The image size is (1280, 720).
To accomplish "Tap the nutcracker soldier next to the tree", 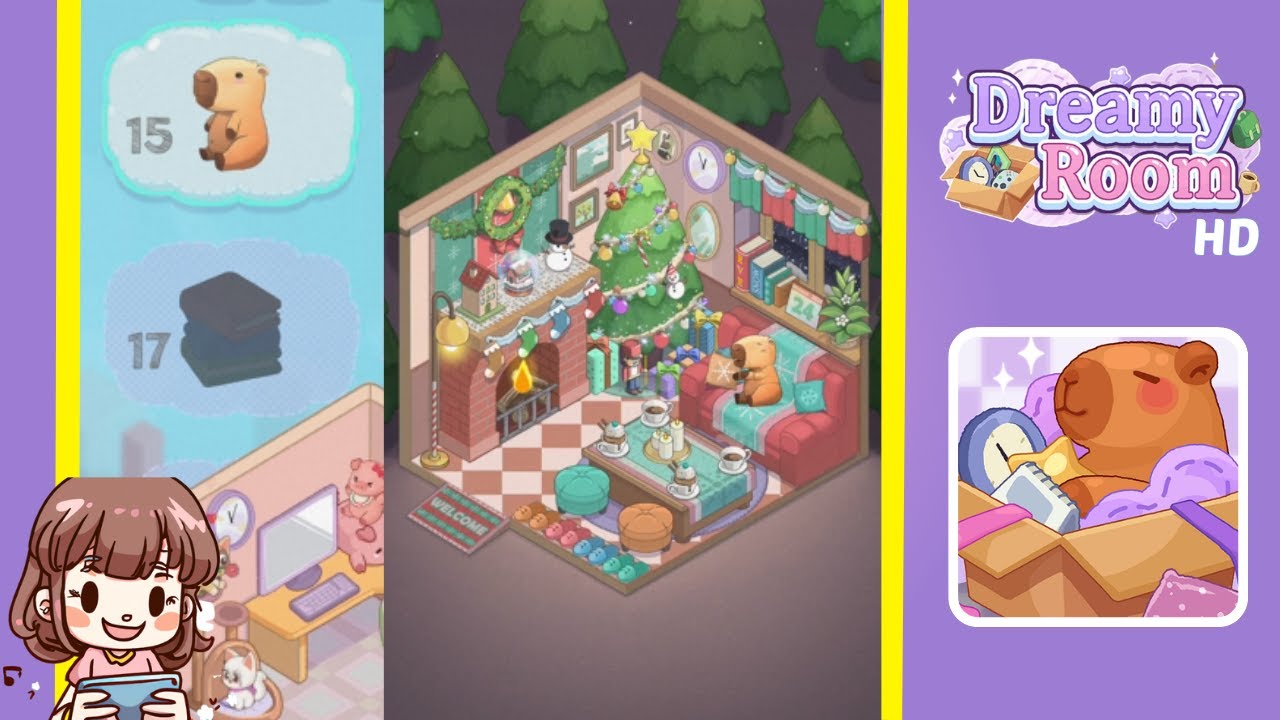I will (x=632, y=368).
